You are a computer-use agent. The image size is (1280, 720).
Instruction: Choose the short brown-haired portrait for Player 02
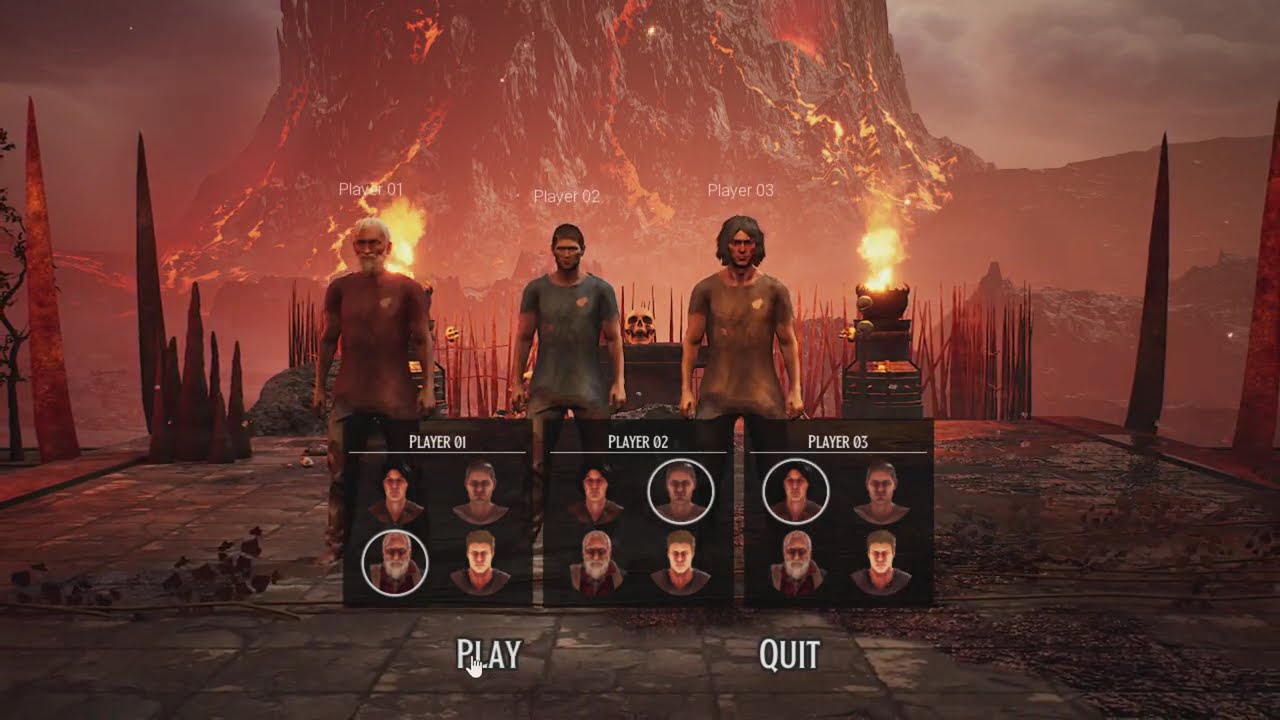[x=681, y=492]
